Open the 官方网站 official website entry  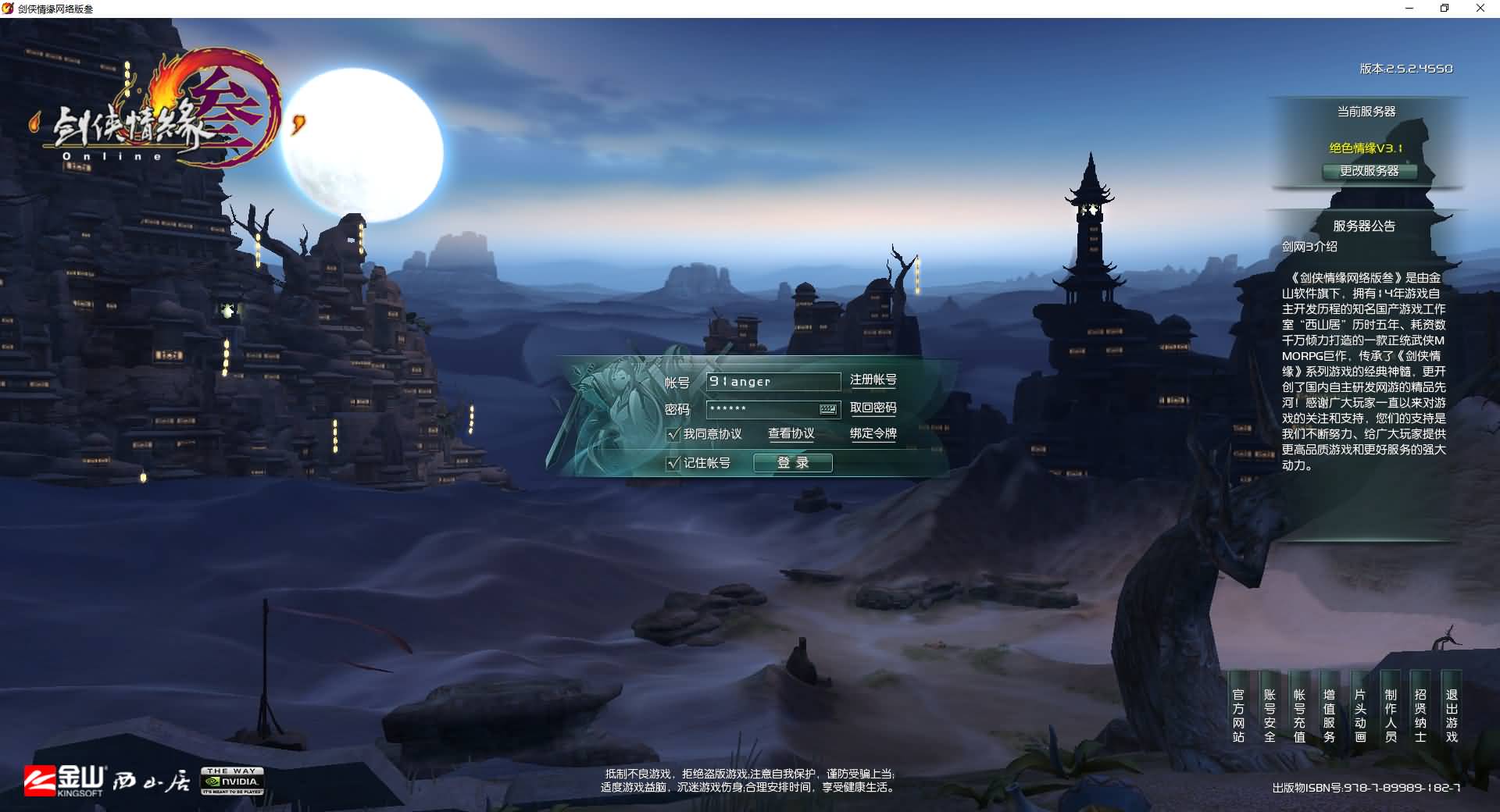[x=1238, y=715]
